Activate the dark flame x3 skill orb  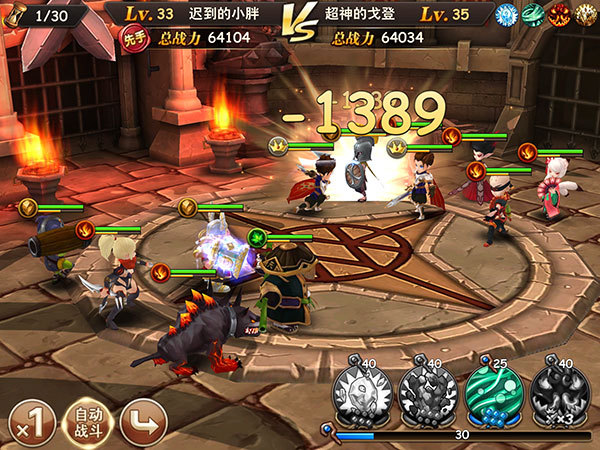click(x=556, y=389)
